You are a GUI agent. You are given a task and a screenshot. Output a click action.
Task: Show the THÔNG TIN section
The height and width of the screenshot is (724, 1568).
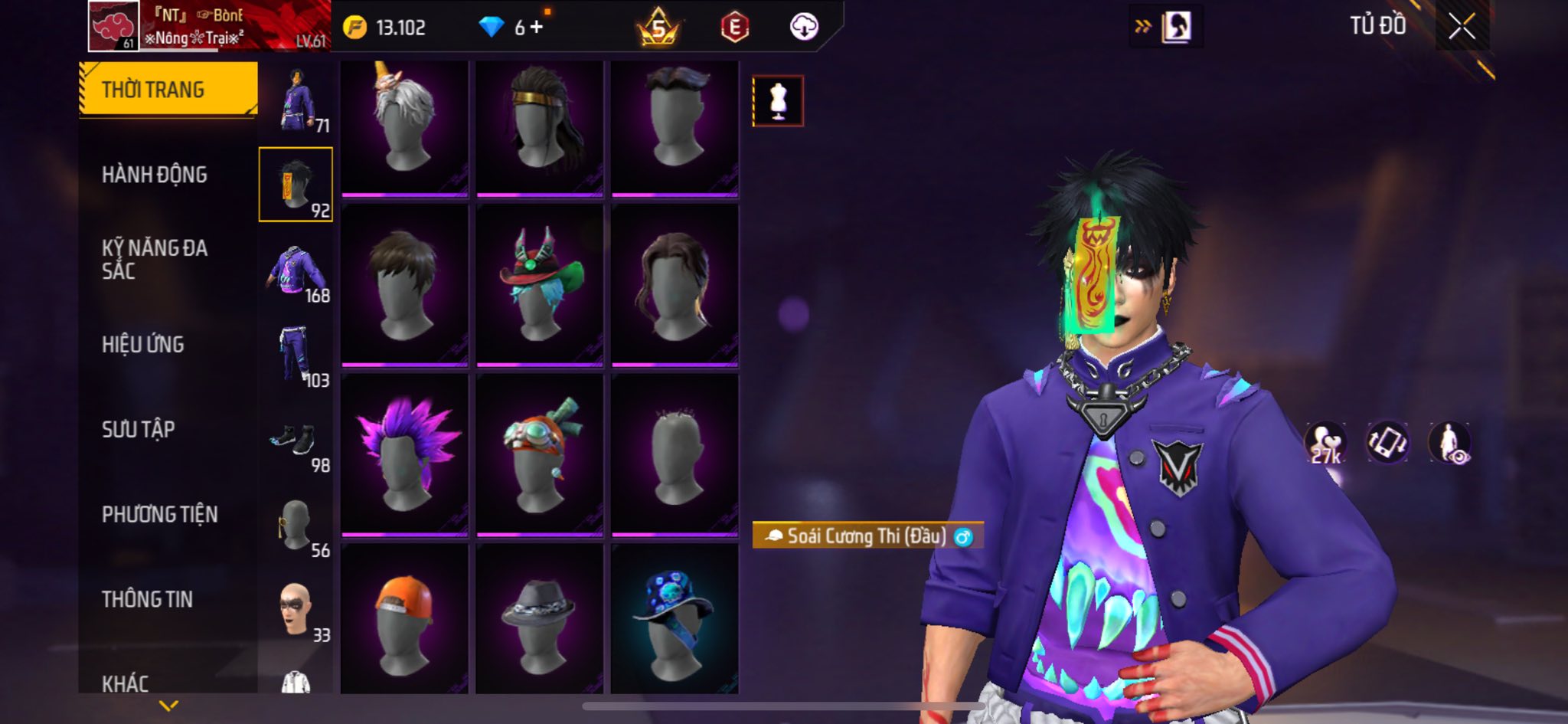point(147,599)
